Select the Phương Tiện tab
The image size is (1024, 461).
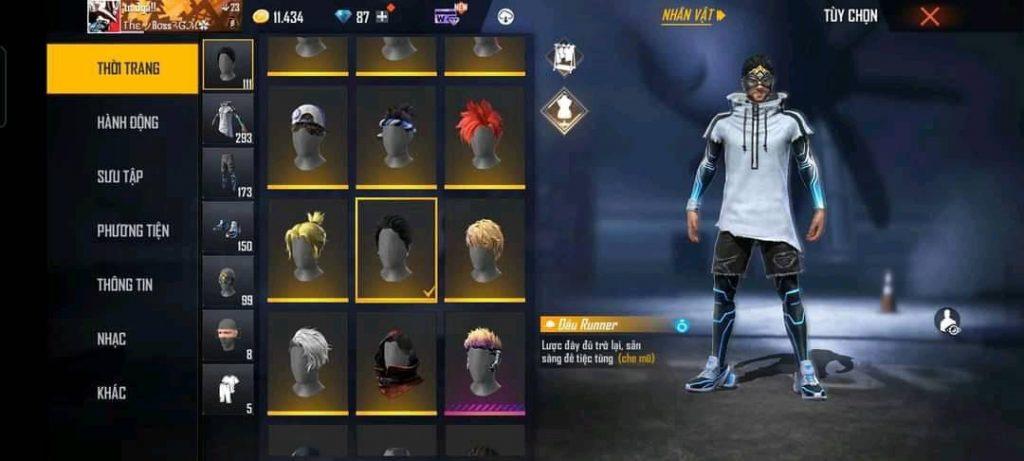coord(132,230)
